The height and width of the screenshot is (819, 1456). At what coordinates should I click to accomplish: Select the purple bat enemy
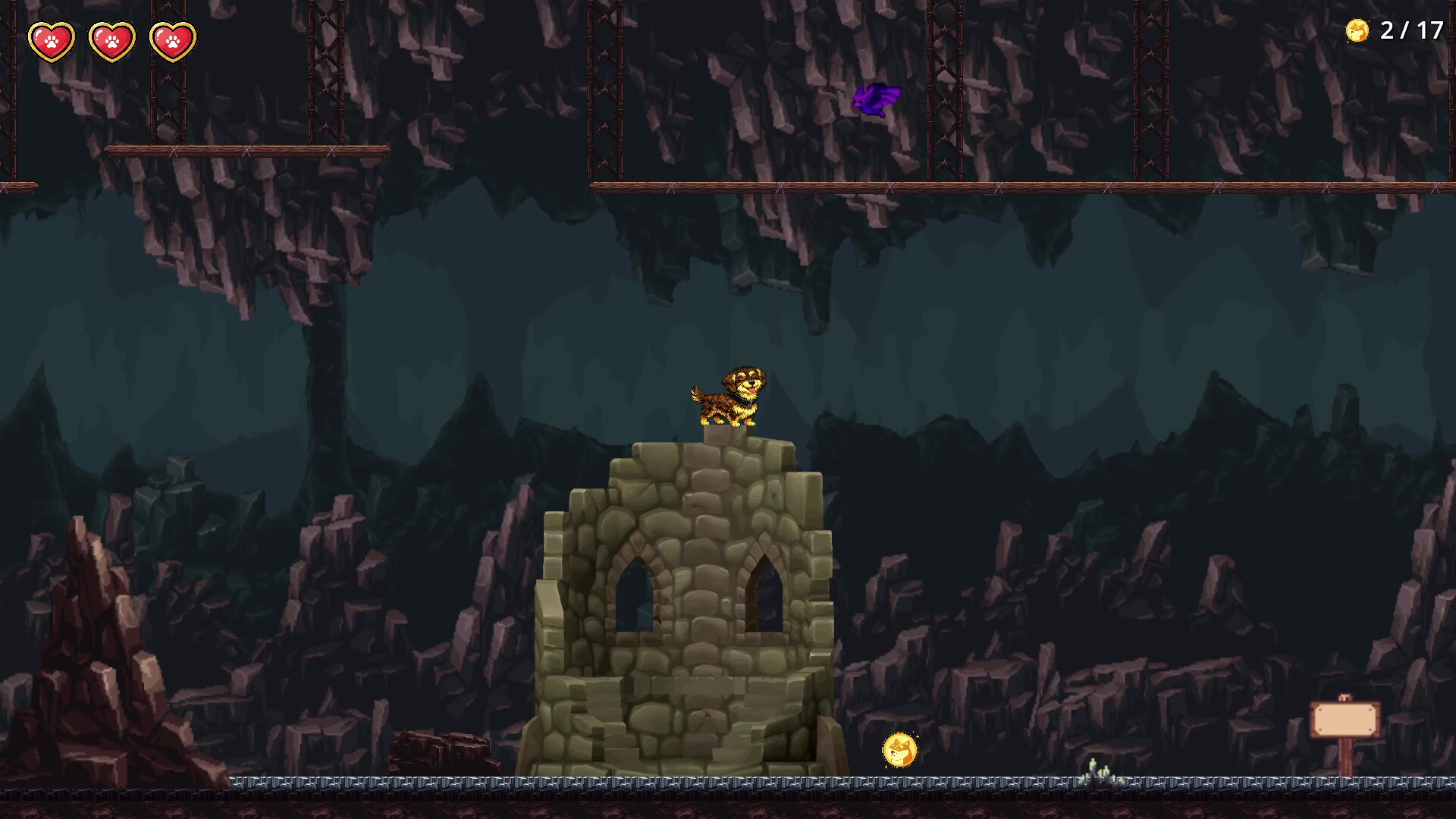[877, 99]
